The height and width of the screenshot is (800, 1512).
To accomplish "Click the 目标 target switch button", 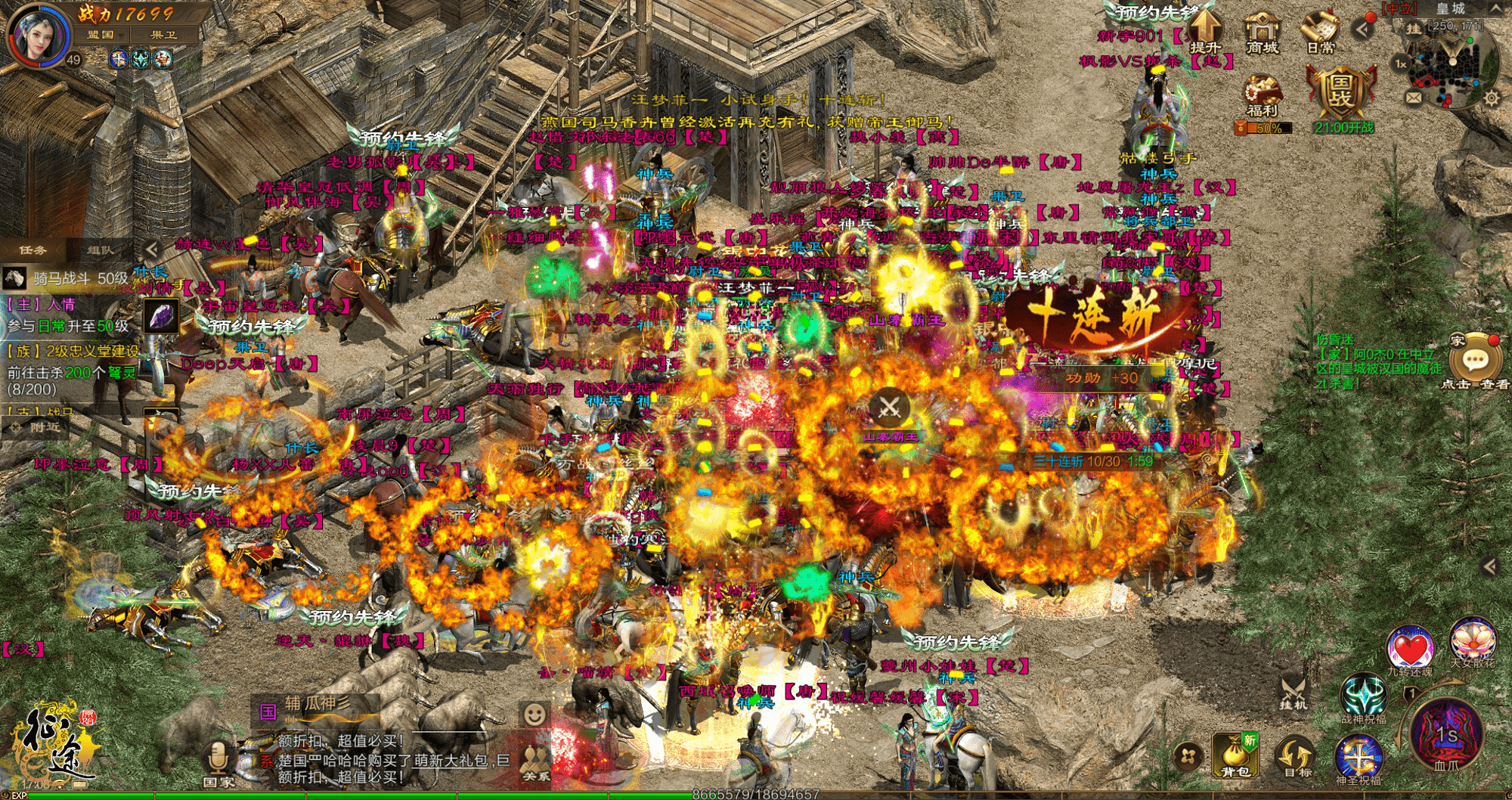I will tap(1295, 756).
